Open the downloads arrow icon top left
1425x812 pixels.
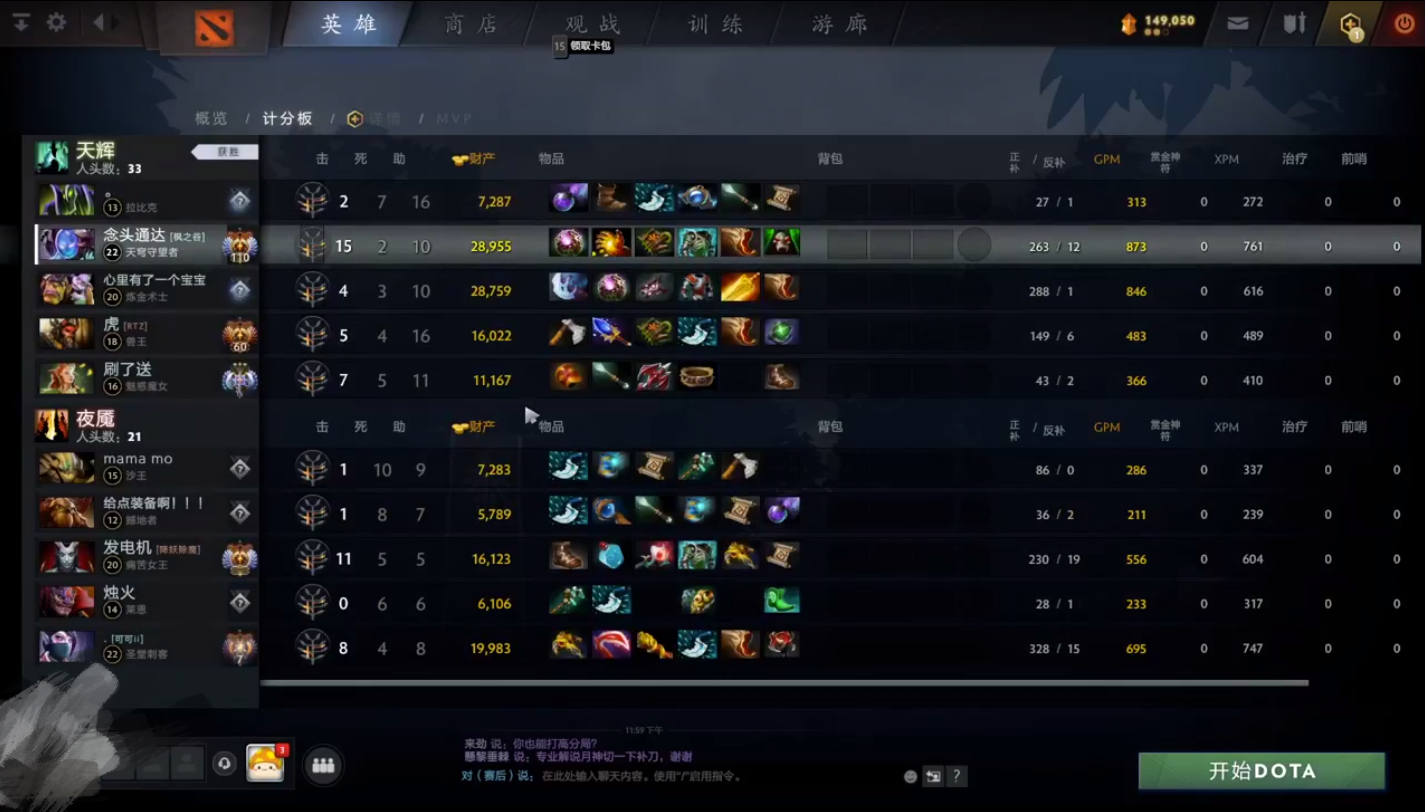21,22
